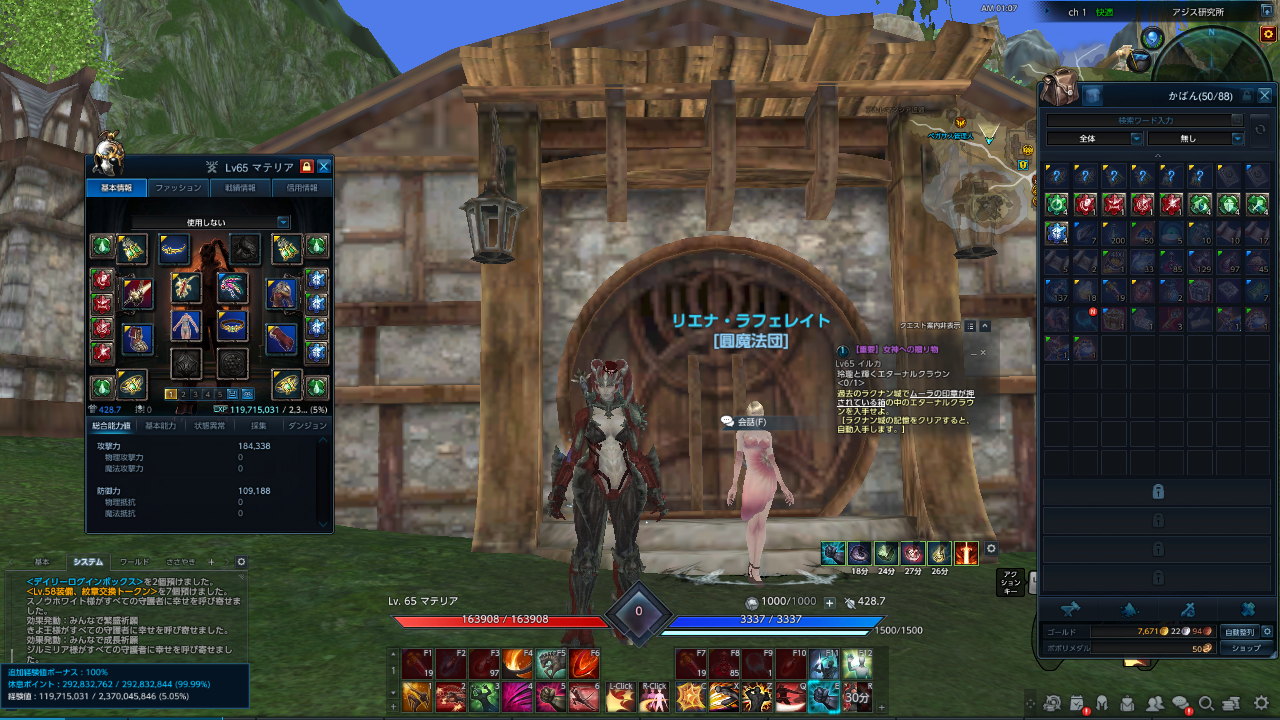The height and width of the screenshot is (720, 1280).
Task: Switch to the ファッション tab
Action: coord(178,186)
